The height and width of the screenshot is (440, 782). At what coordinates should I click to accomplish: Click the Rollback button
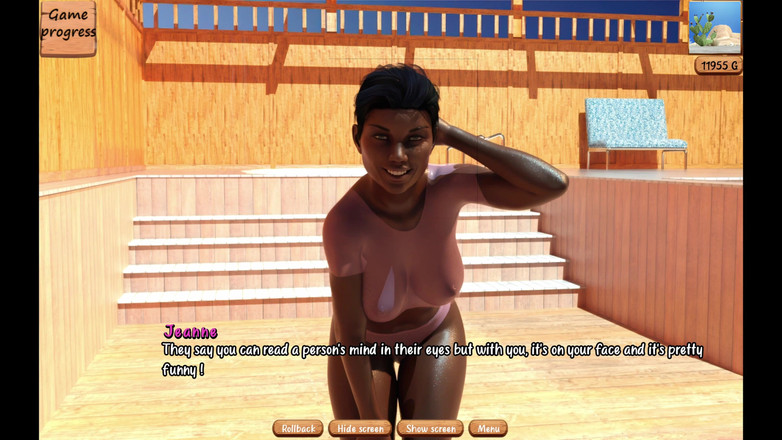tap(298, 428)
